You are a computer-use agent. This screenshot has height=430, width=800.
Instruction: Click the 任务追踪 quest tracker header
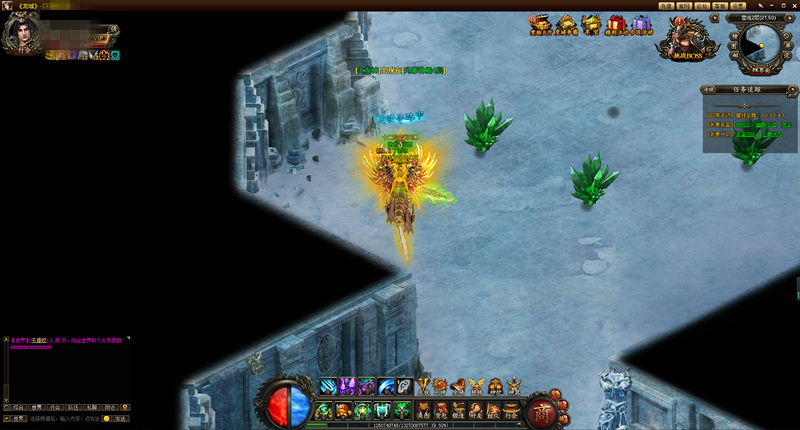[748, 89]
